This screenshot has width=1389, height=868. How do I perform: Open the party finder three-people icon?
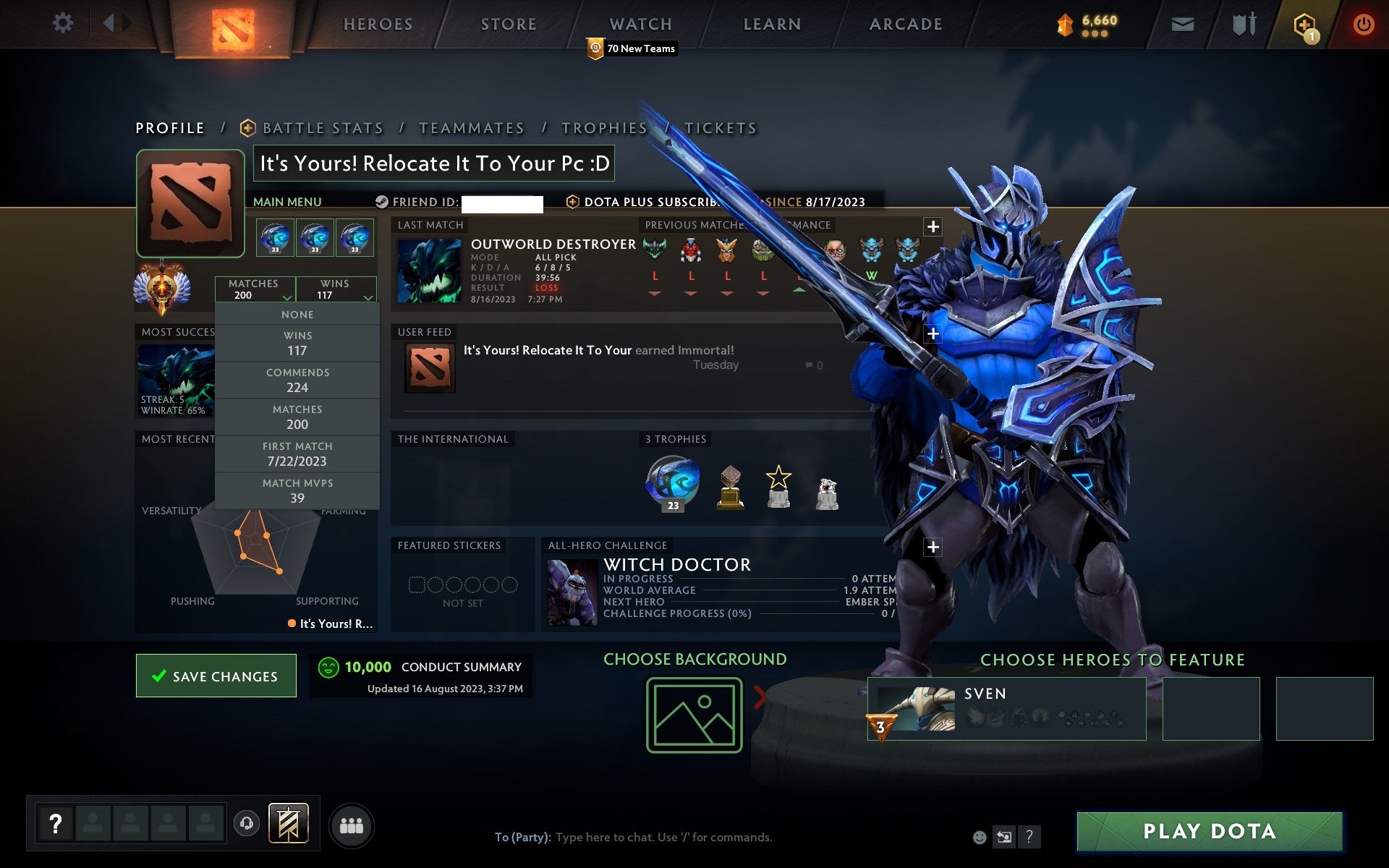coord(352,825)
